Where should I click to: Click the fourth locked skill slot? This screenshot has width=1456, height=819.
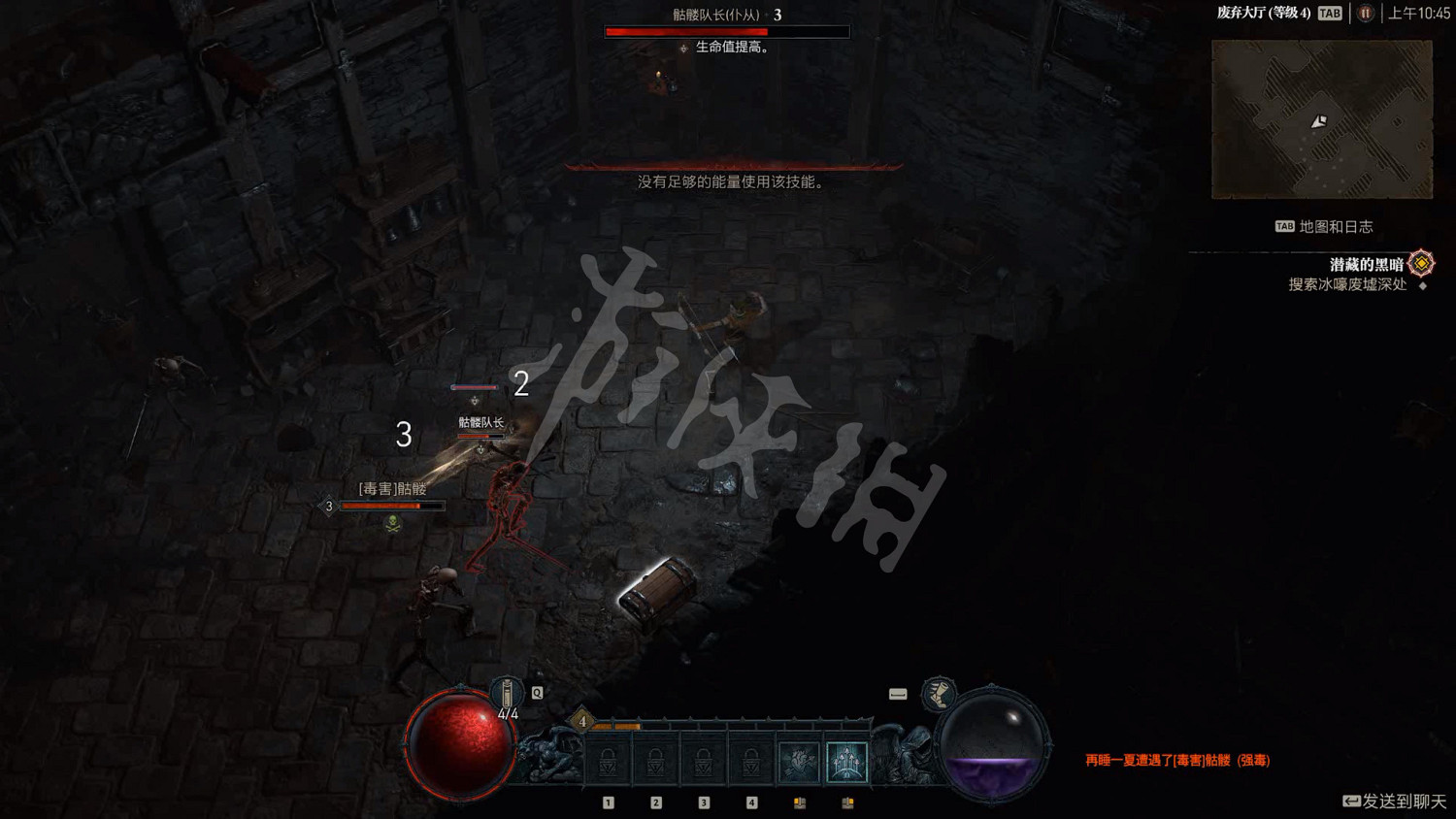pos(749,762)
